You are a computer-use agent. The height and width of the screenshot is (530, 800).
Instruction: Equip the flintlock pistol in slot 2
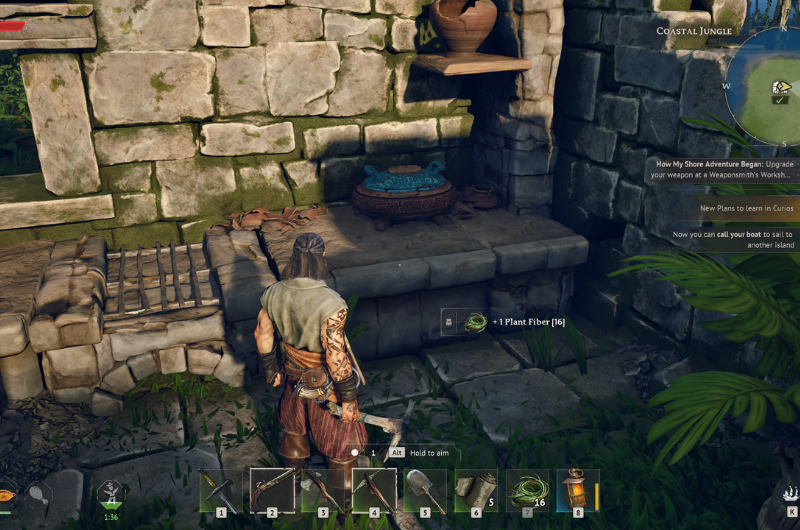[272, 491]
